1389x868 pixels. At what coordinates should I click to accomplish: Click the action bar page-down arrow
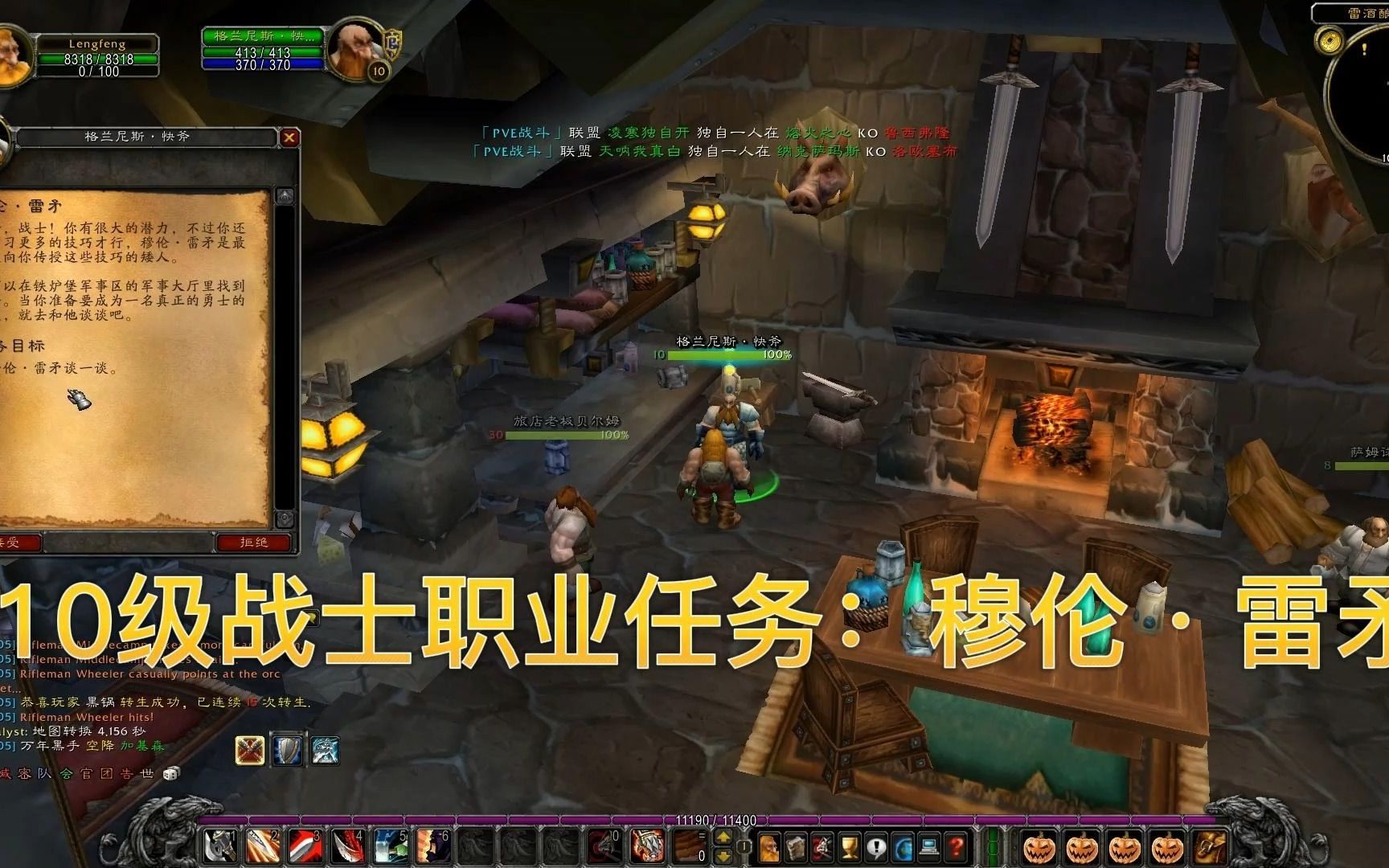coord(724,855)
